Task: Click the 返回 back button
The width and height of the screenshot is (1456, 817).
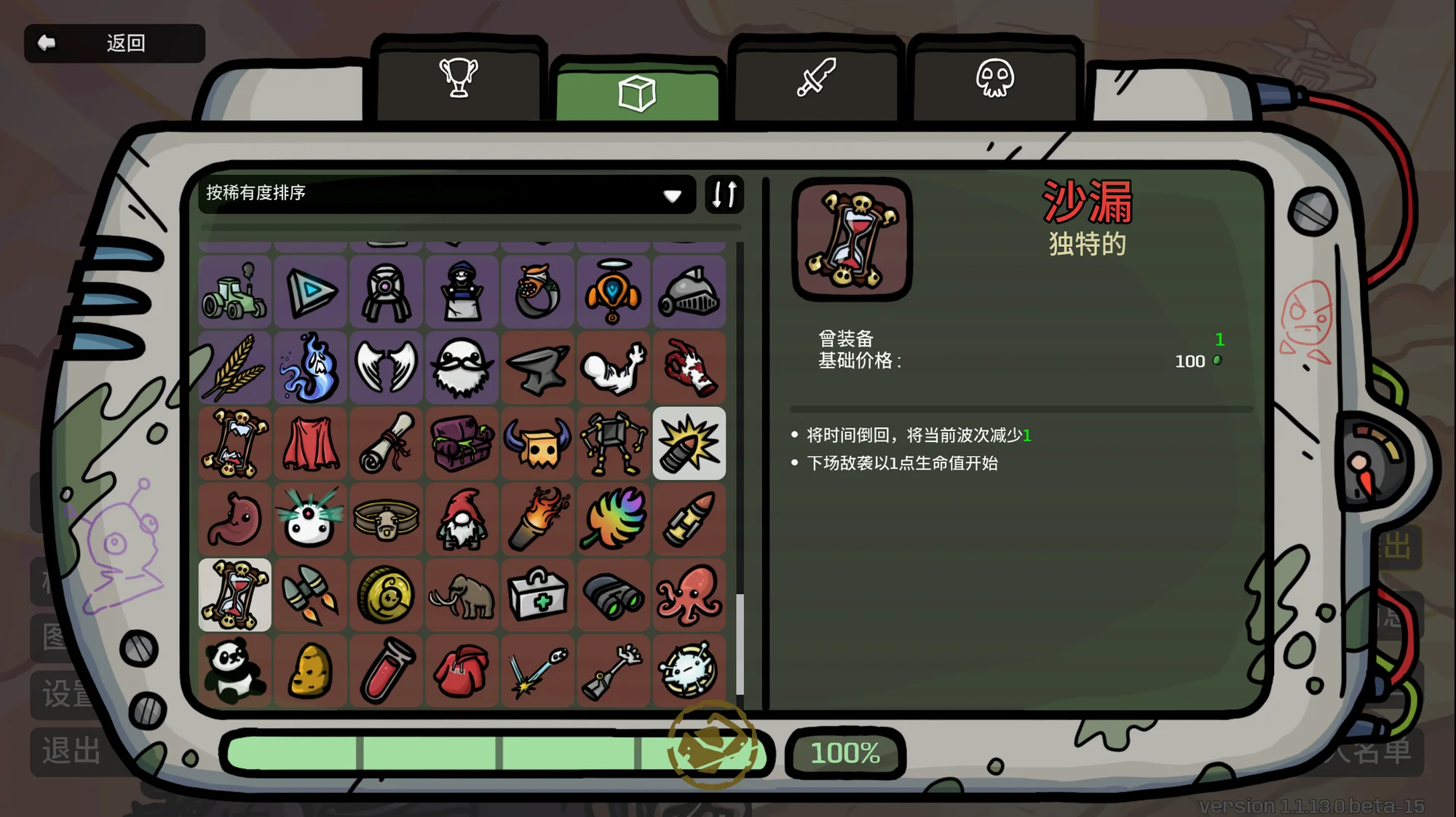Action: tap(114, 44)
